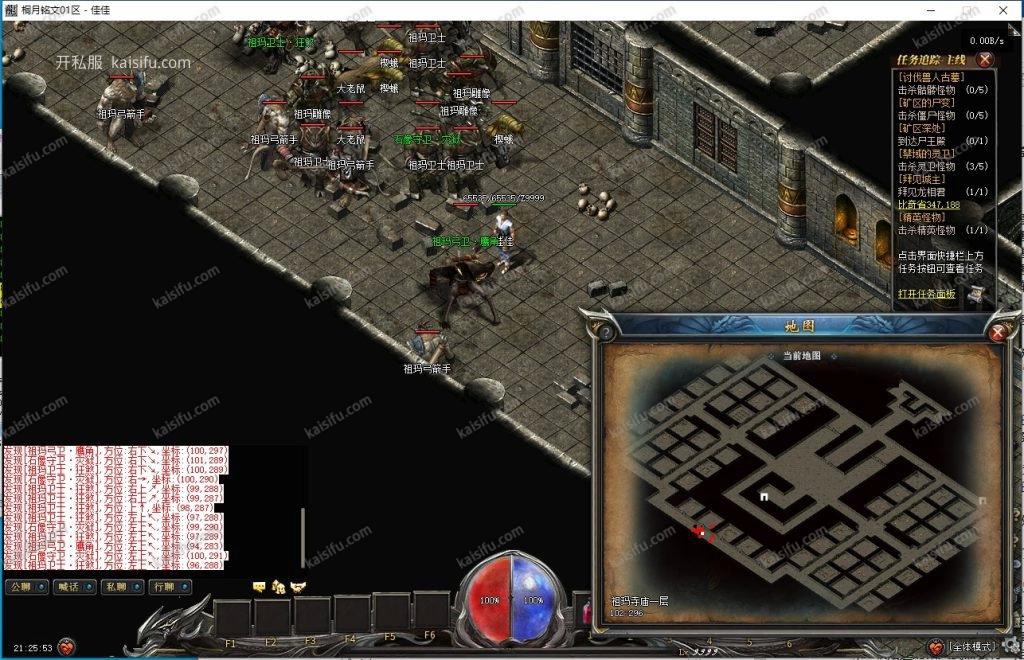
Task: Click the red heart icon beside the clock
Action: 67,647
